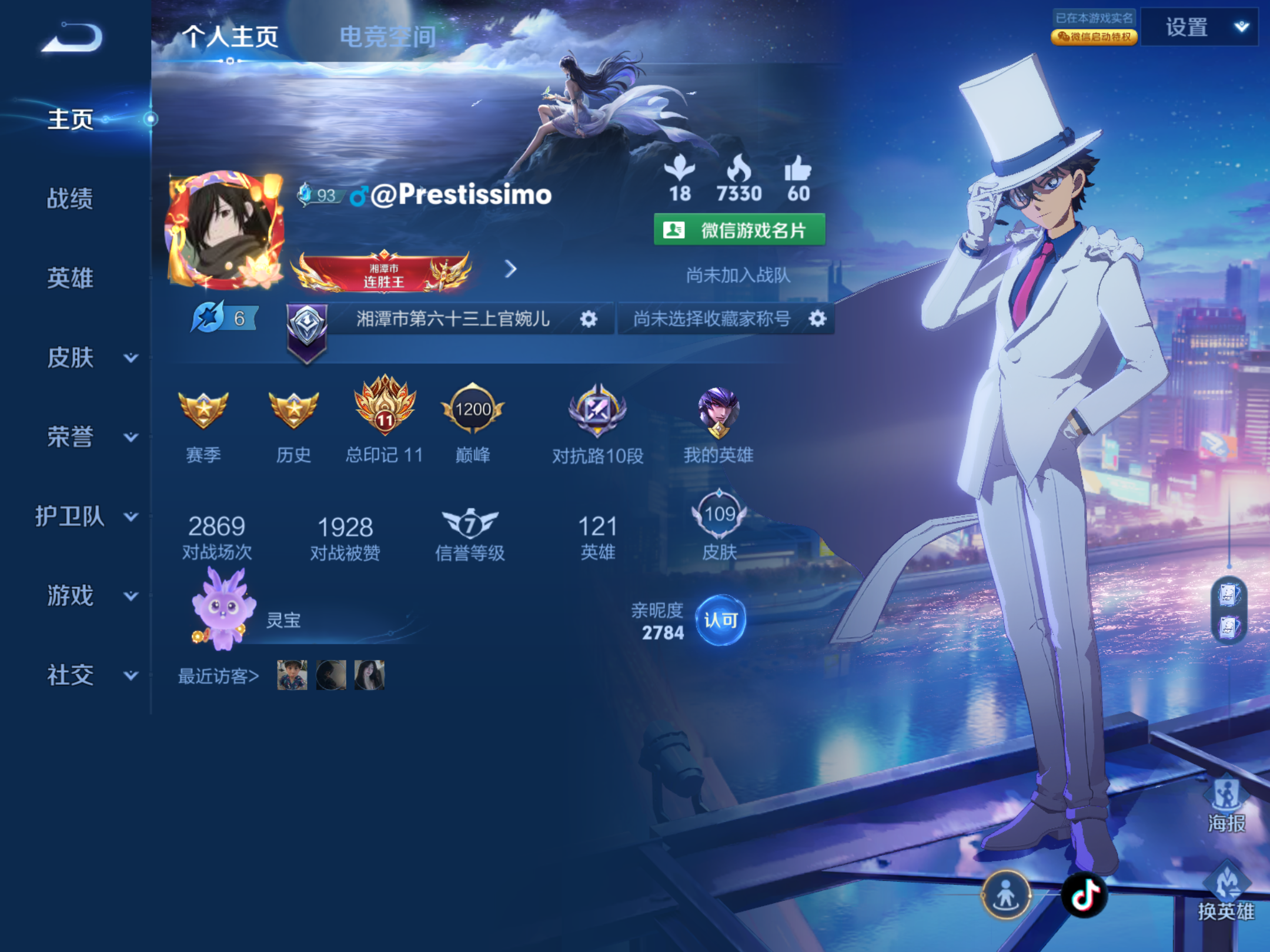The height and width of the screenshot is (952, 1270).
Task: Open the 战绩 section
Action: (70, 199)
